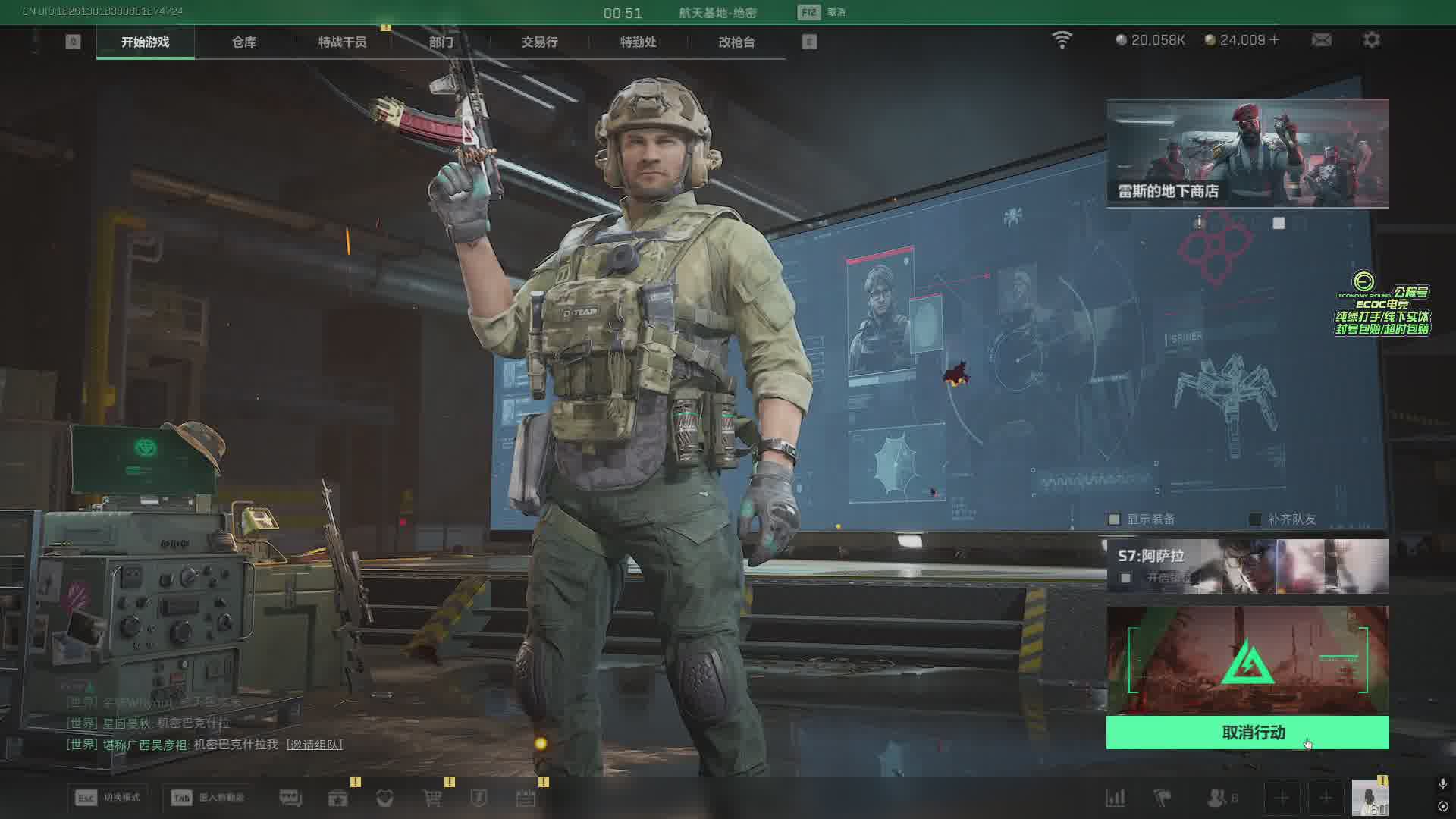Toggle the 补齐队友 fill teammates checkbox
This screenshot has width=1456, height=819.
pyautogui.click(x=1255, y=519)
